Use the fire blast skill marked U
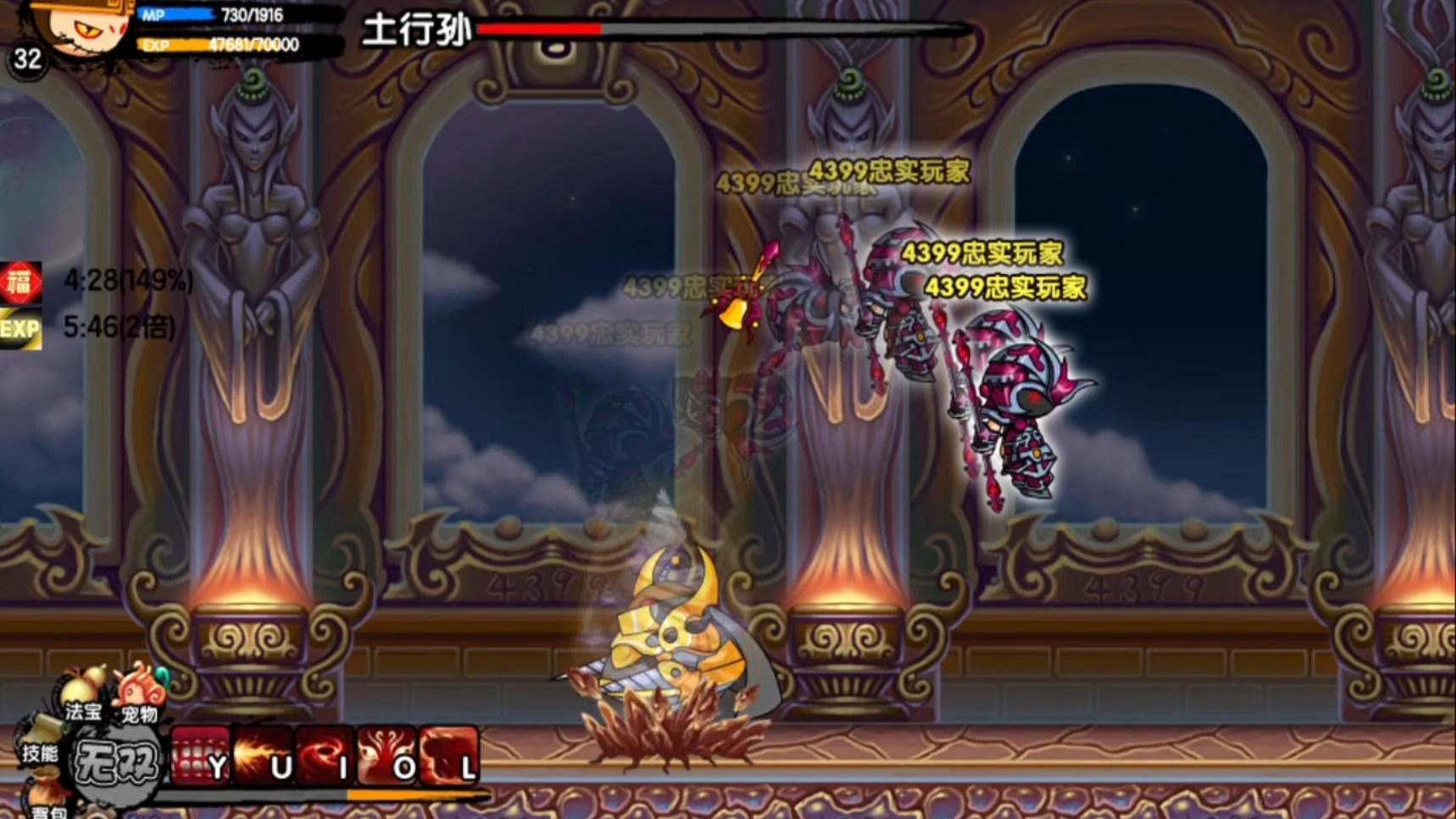The height and width of the screenshot is (819, 1456). click(263, 755)
